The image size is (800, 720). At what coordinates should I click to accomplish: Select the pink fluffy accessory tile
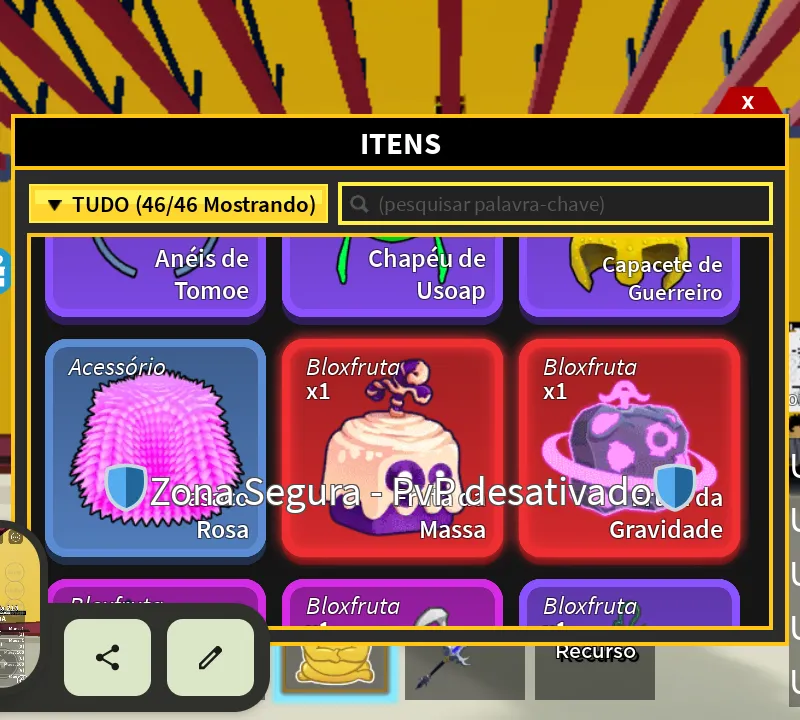coord(155,447)
